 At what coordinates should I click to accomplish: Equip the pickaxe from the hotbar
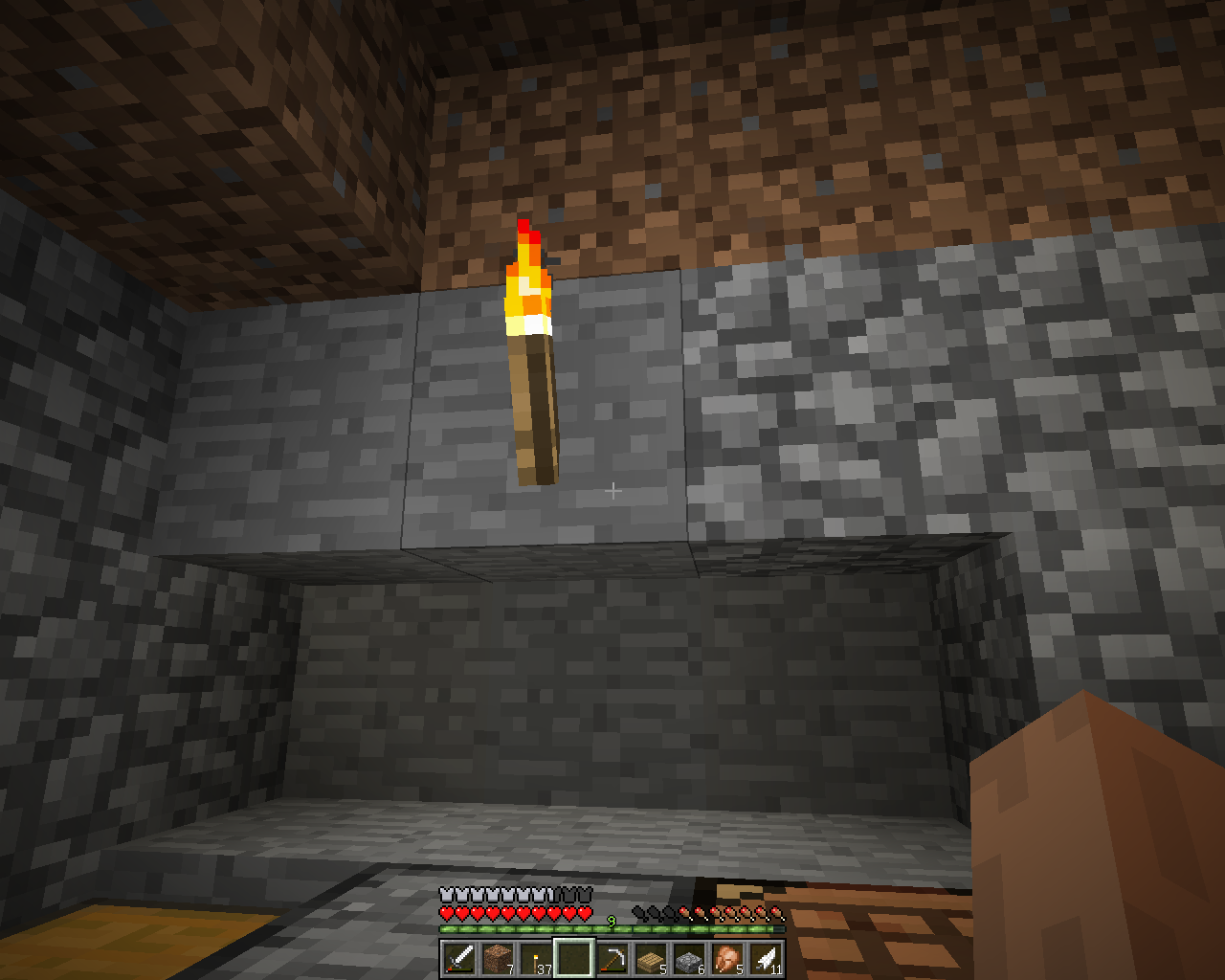click(612, 958)
